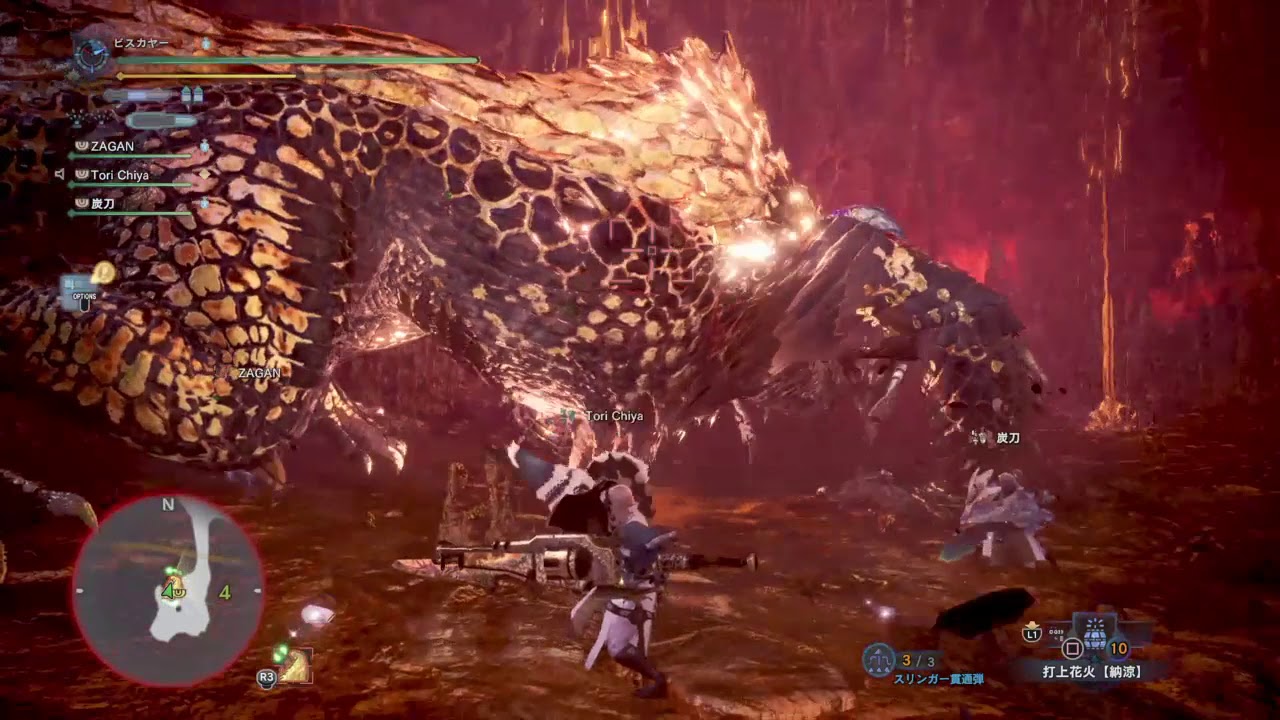This screenshot has width=1280, height=720.
Task: Click the スリンガー貫通弾 ammo counter 3/3
Action: pos(918,659)
